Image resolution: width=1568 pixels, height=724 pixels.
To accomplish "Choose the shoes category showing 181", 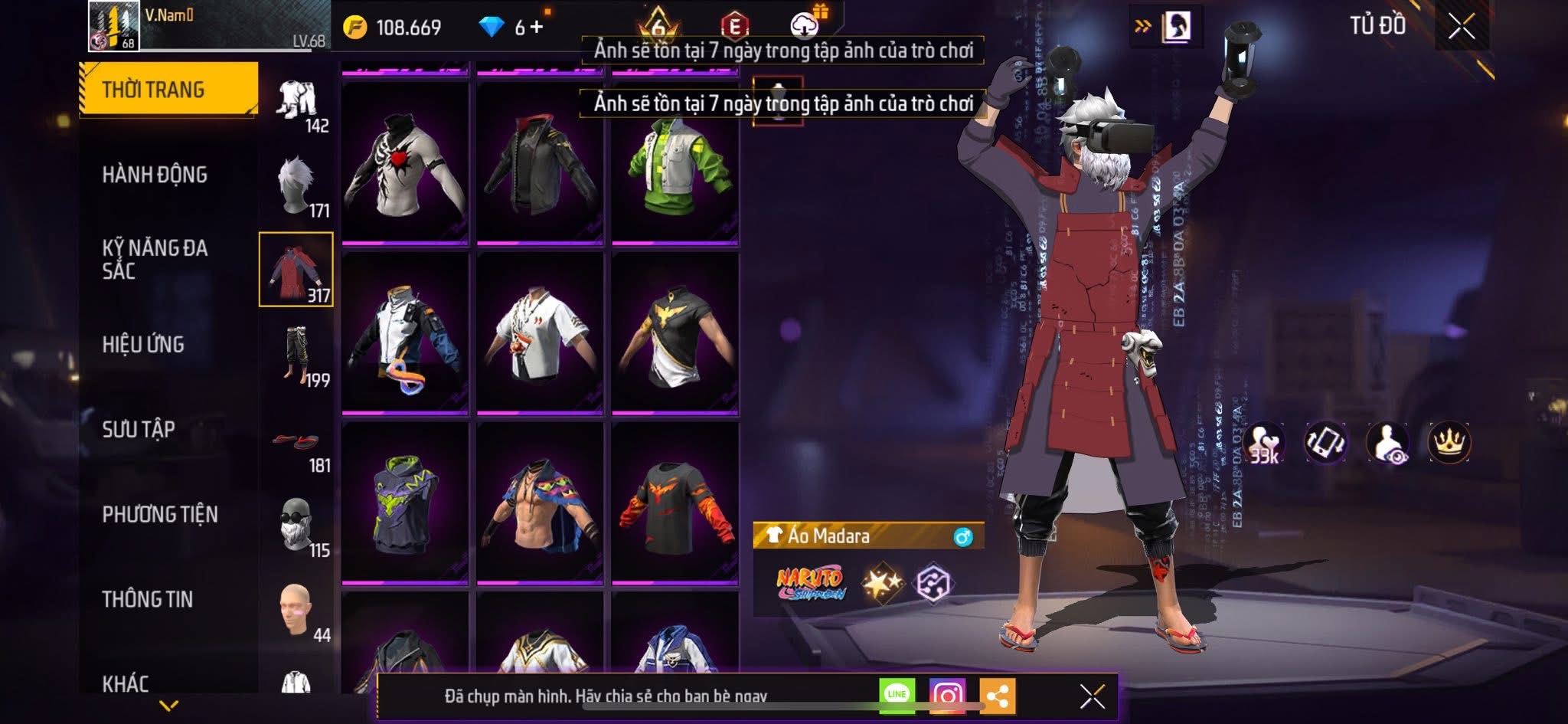I will tap(299, 448).
